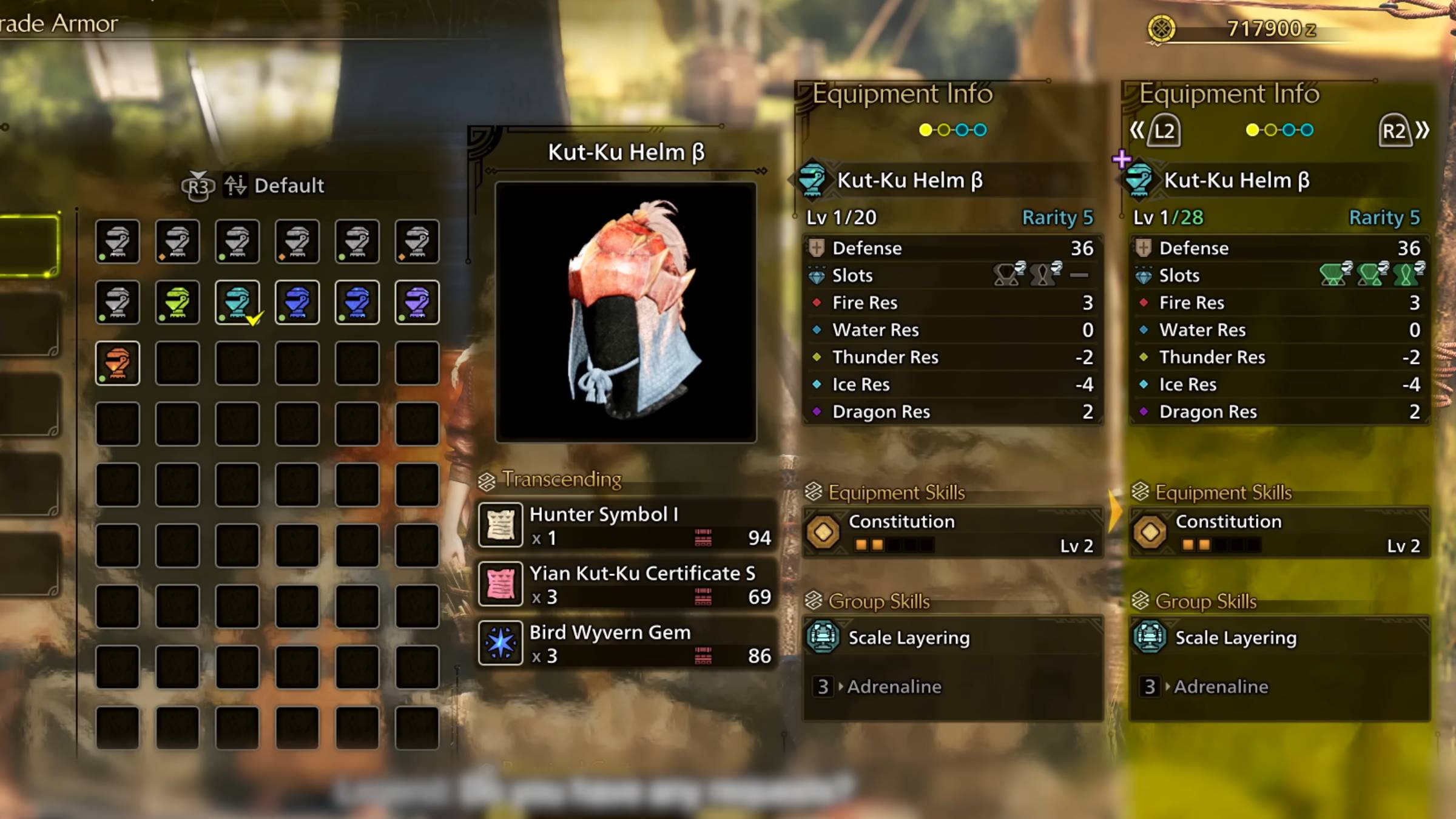Select the yellow-green helm armor slot

coord(177,302)
